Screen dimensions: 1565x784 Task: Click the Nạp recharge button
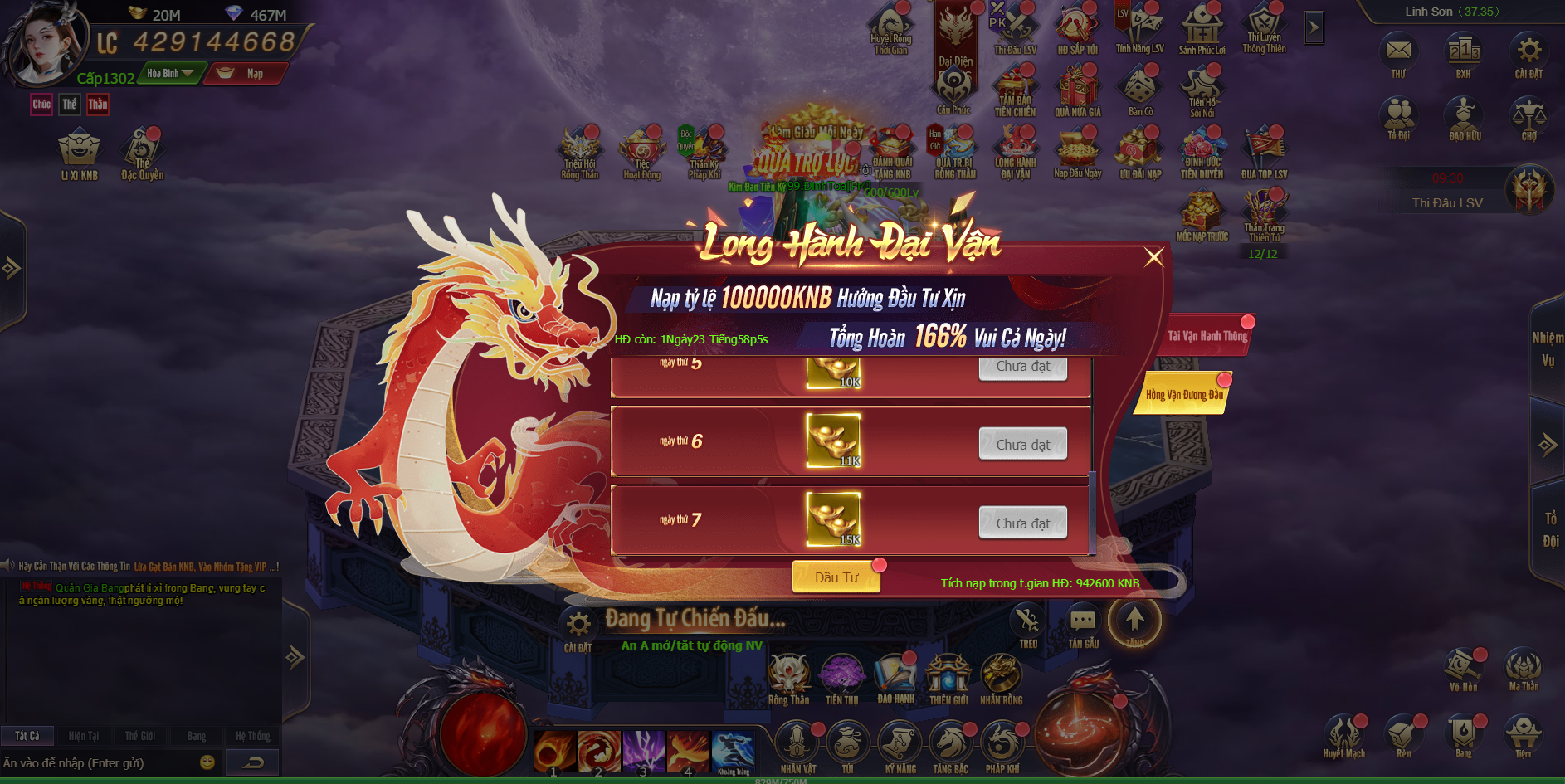coord(245,74)
